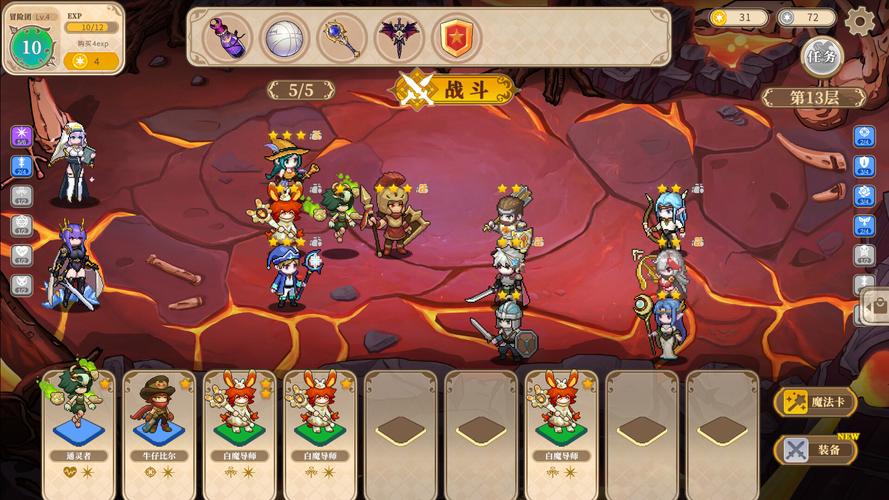
Task: Open the 魔法卡 magic card menu
Action: tap(815, 402)
